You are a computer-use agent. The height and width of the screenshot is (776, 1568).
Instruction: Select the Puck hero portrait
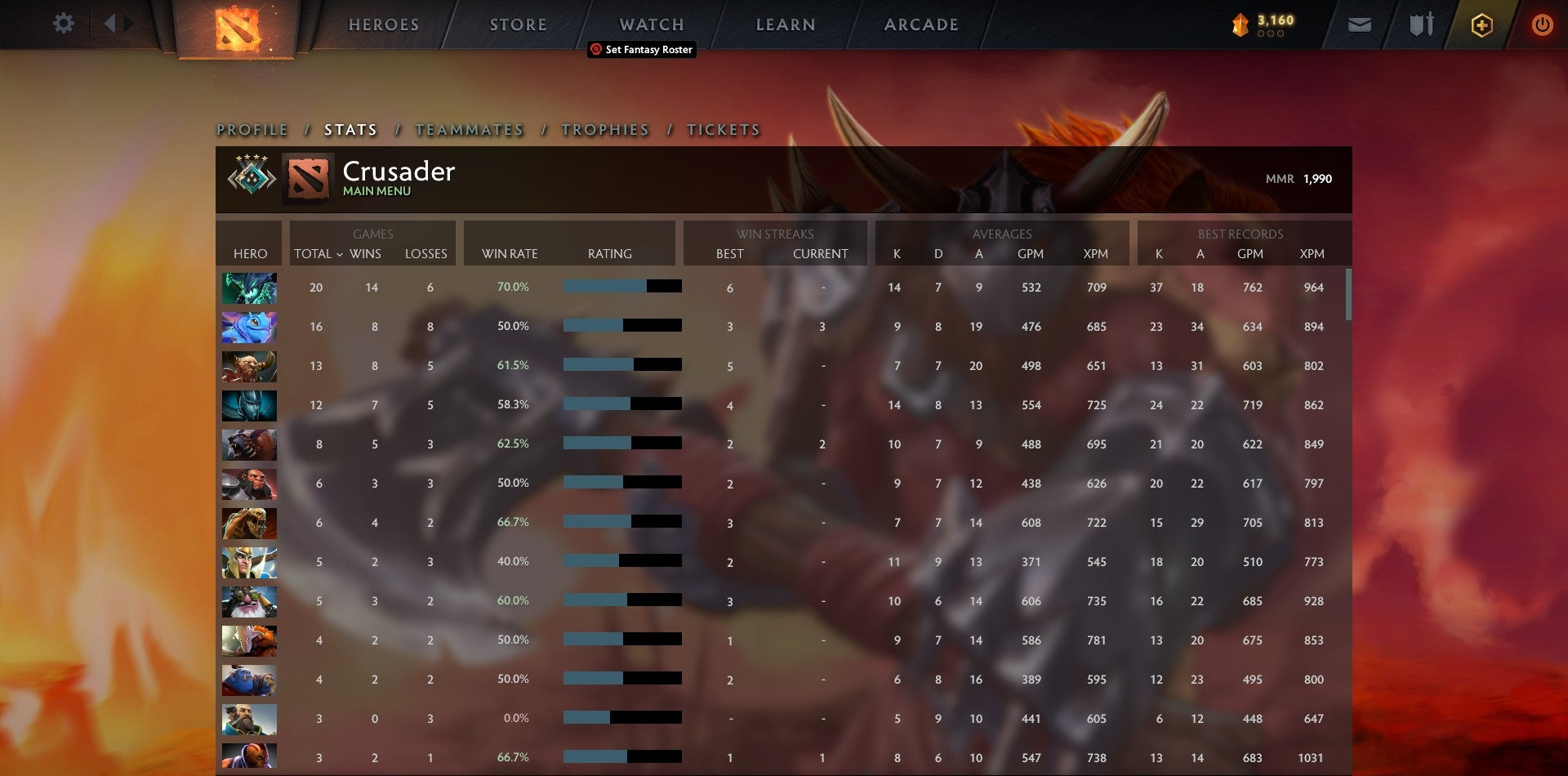(249, 327)
